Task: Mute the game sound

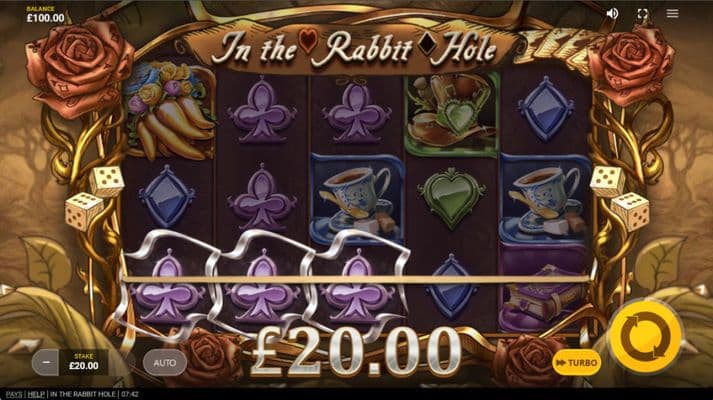Action: point(612,14)
